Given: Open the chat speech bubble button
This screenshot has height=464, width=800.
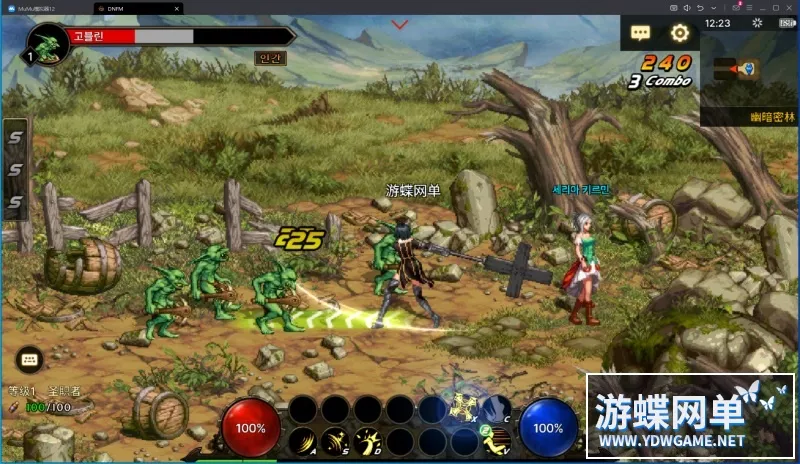Looking at the screenshot, I should tap(640, 33).
